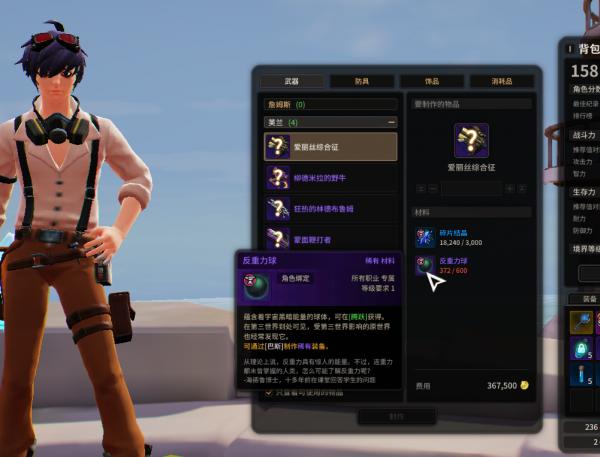The height and width of the screenshot is (457, 600).
Task: Click the 反重力球 material icon
Action: point(424,263)
